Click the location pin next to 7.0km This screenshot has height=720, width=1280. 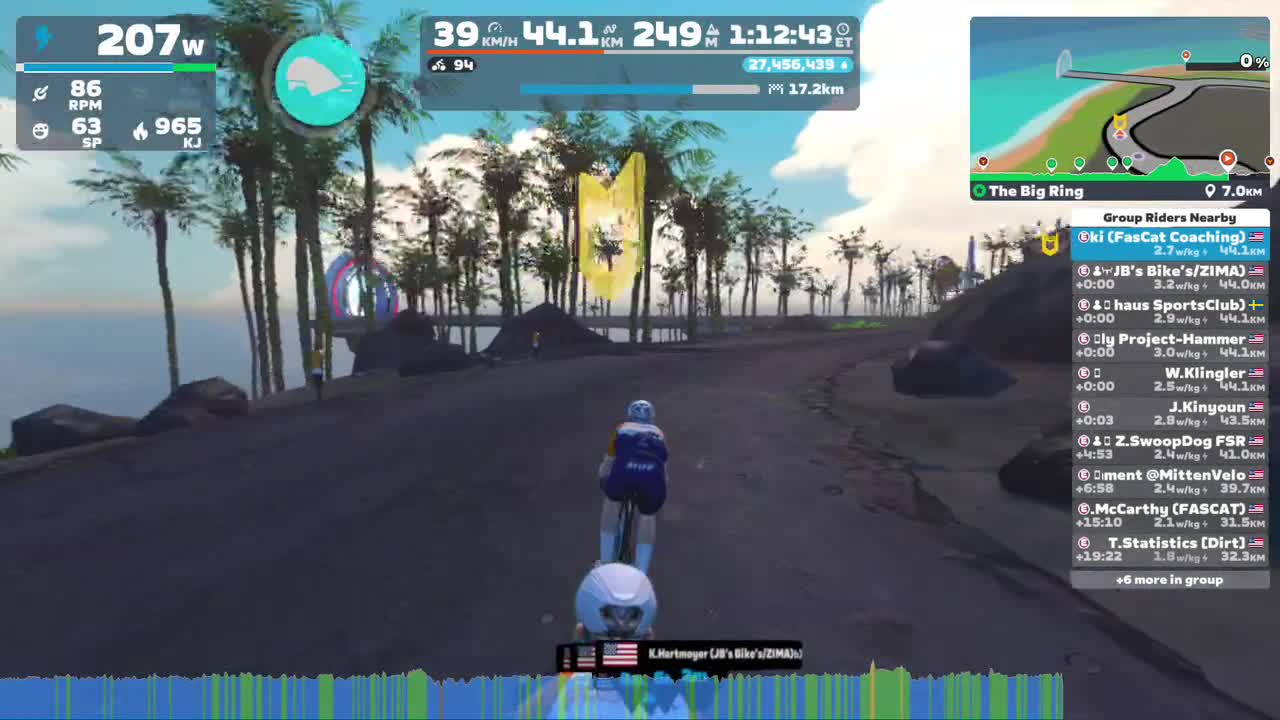click(x=1212, y=191)
